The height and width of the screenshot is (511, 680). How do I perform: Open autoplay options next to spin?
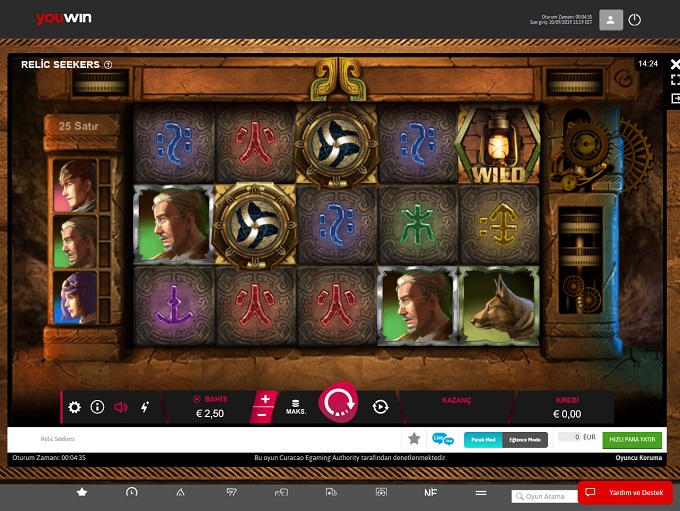coord(380,407)
